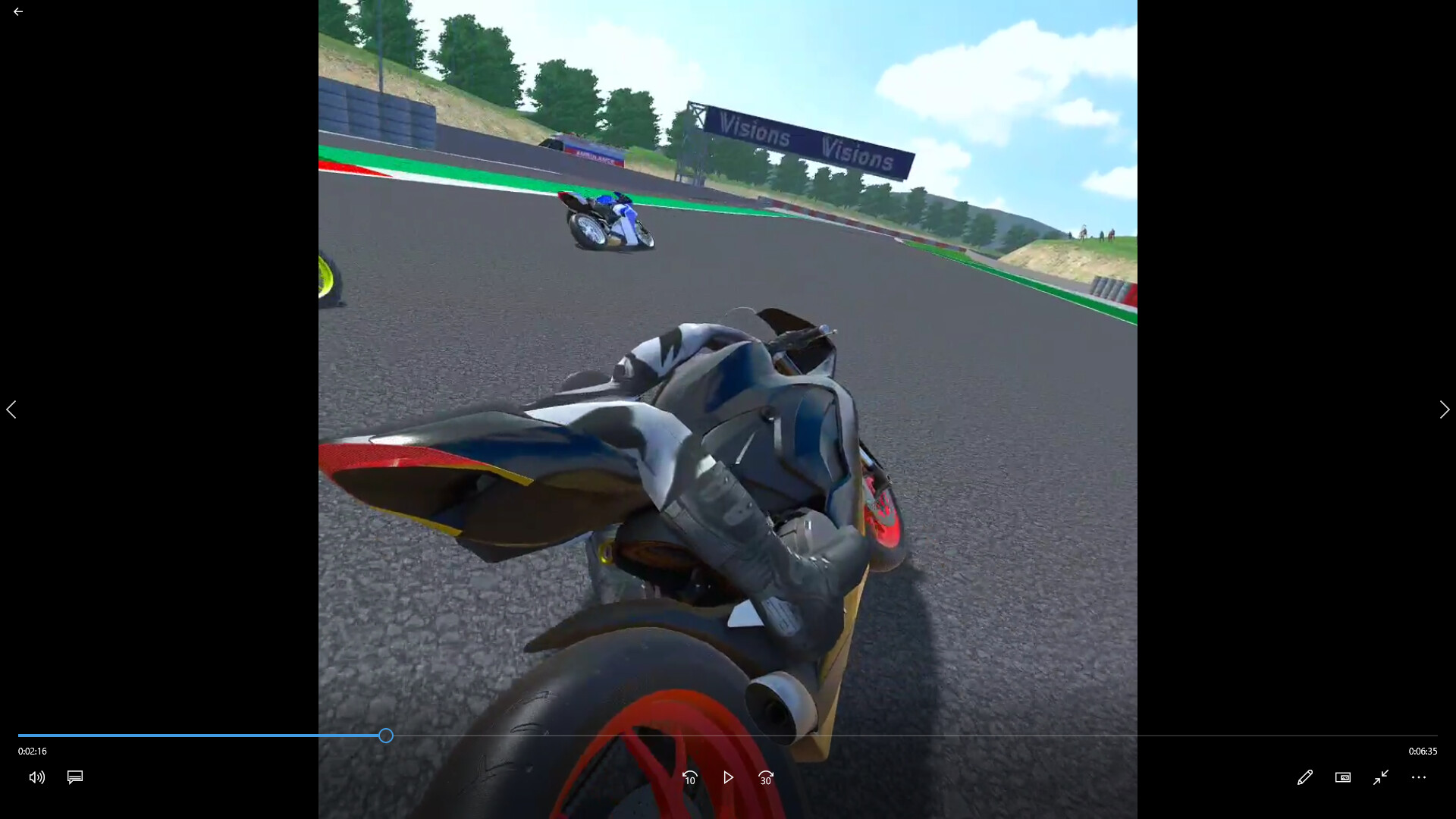
Task: Rewind the video 10 seconds
Action: point(689,777)
